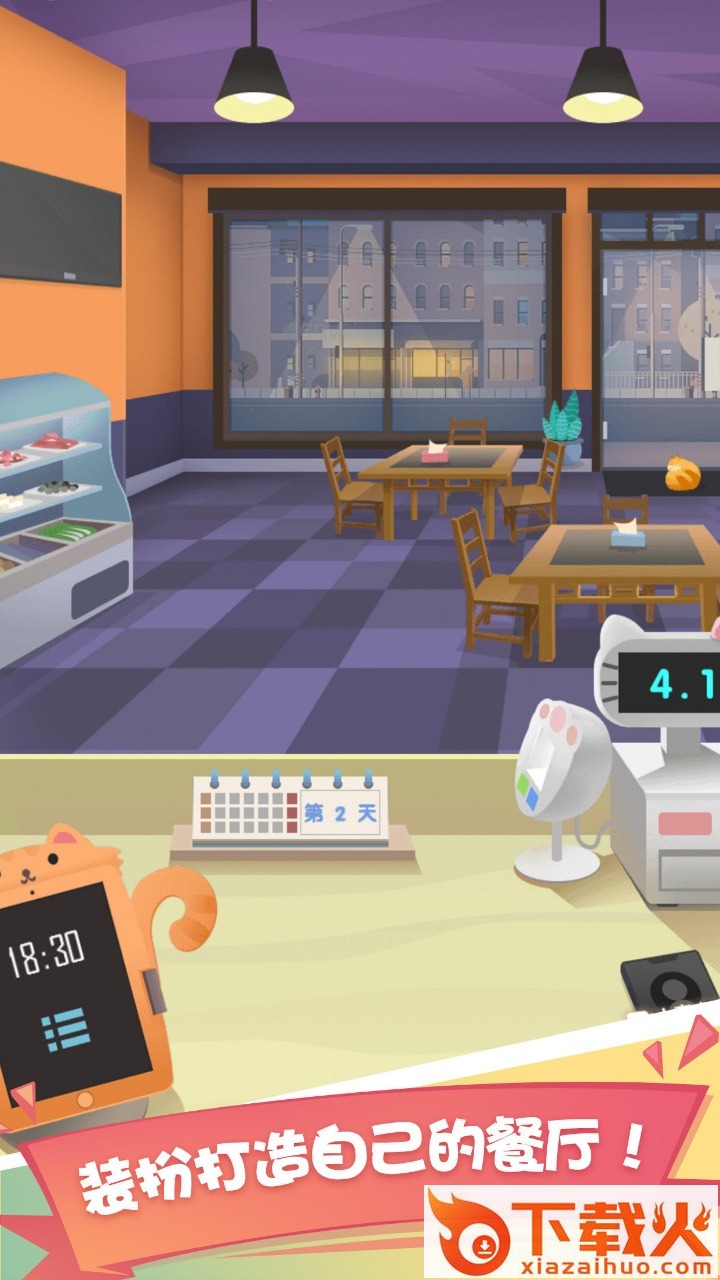Tap the desk calendar showing 第2天
The height and width of the screenshot is (1280, 720).
[290, 812]
